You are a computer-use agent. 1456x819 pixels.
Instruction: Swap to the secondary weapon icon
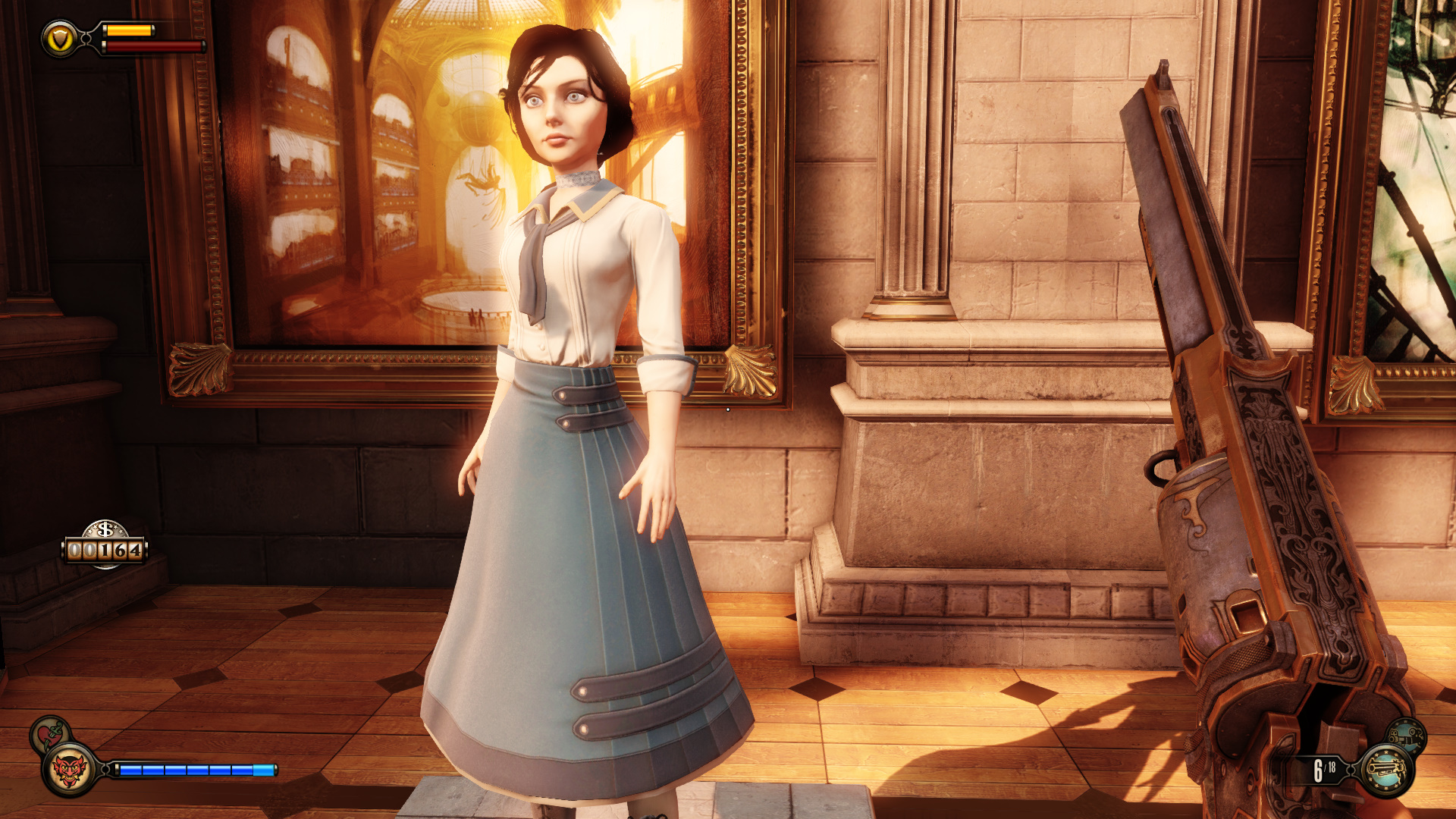[x=1407, y=736]
